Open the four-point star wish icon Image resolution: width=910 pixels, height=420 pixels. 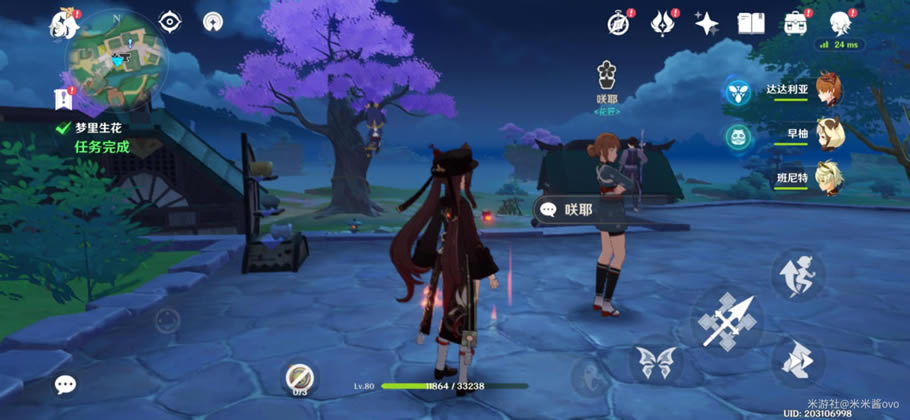coord(707,23)
